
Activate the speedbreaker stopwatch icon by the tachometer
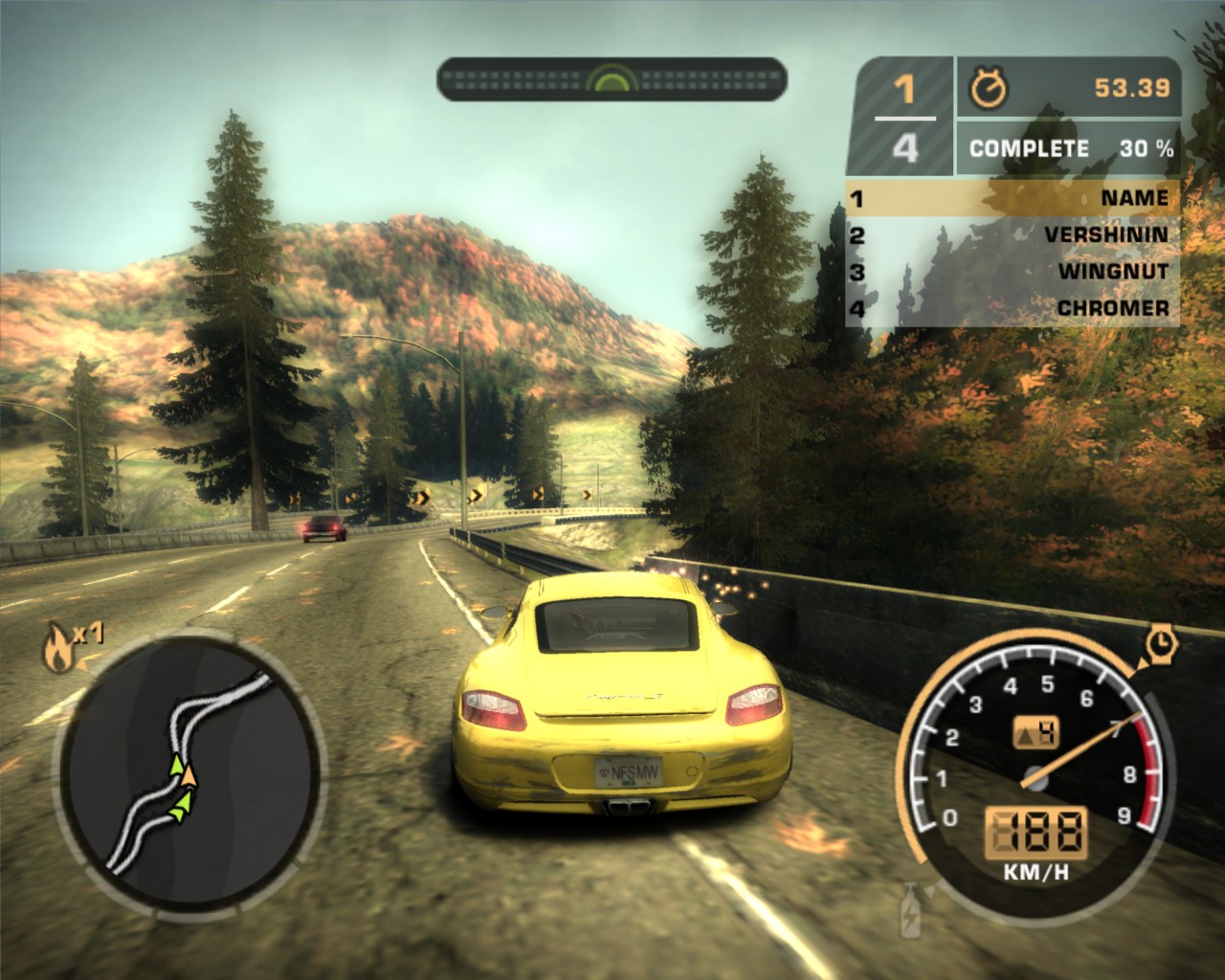point(1162,644)
